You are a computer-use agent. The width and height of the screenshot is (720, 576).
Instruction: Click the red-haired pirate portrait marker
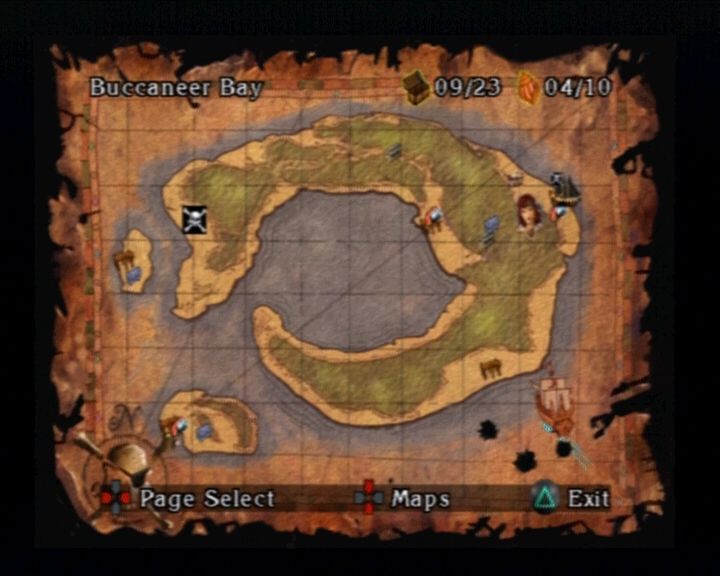528,214
